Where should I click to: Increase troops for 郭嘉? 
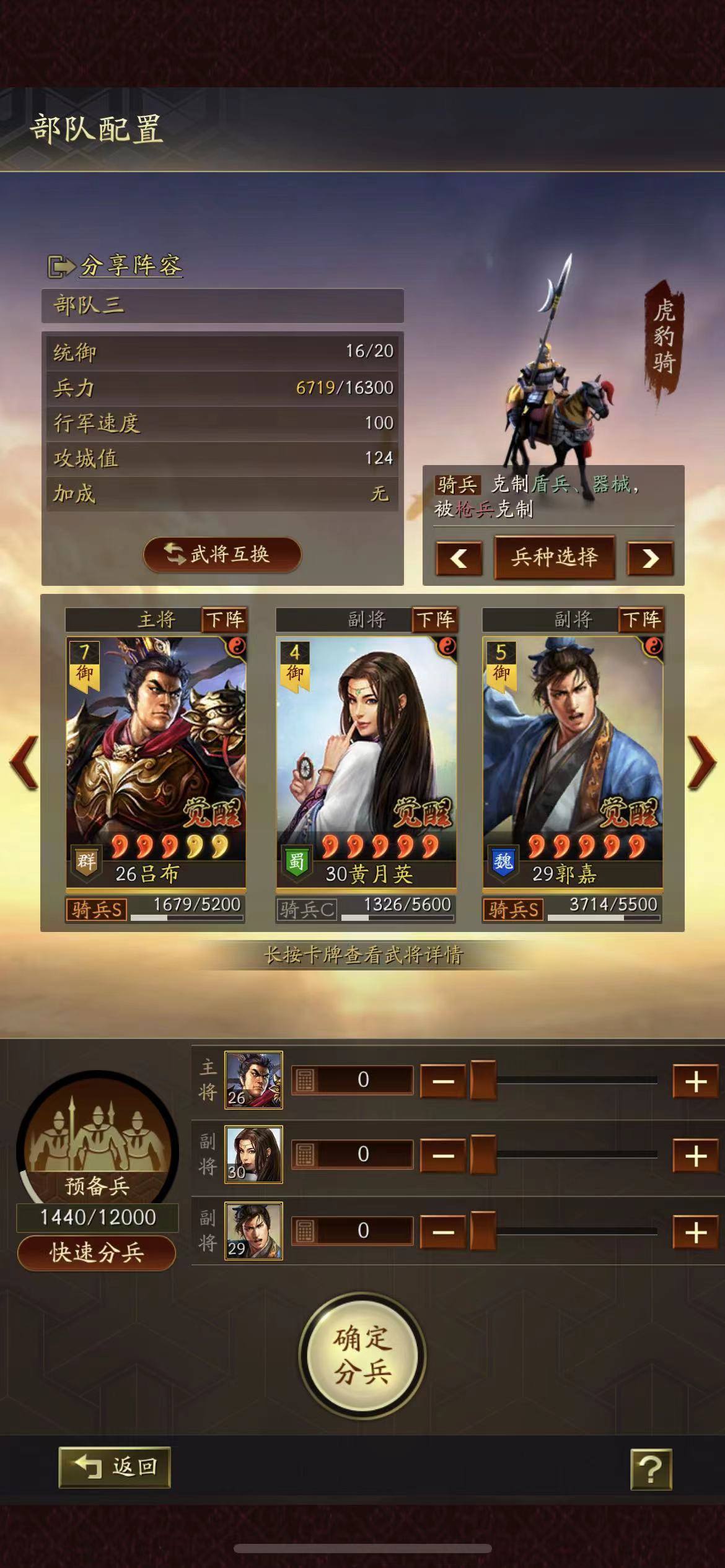coord(695,1232)
